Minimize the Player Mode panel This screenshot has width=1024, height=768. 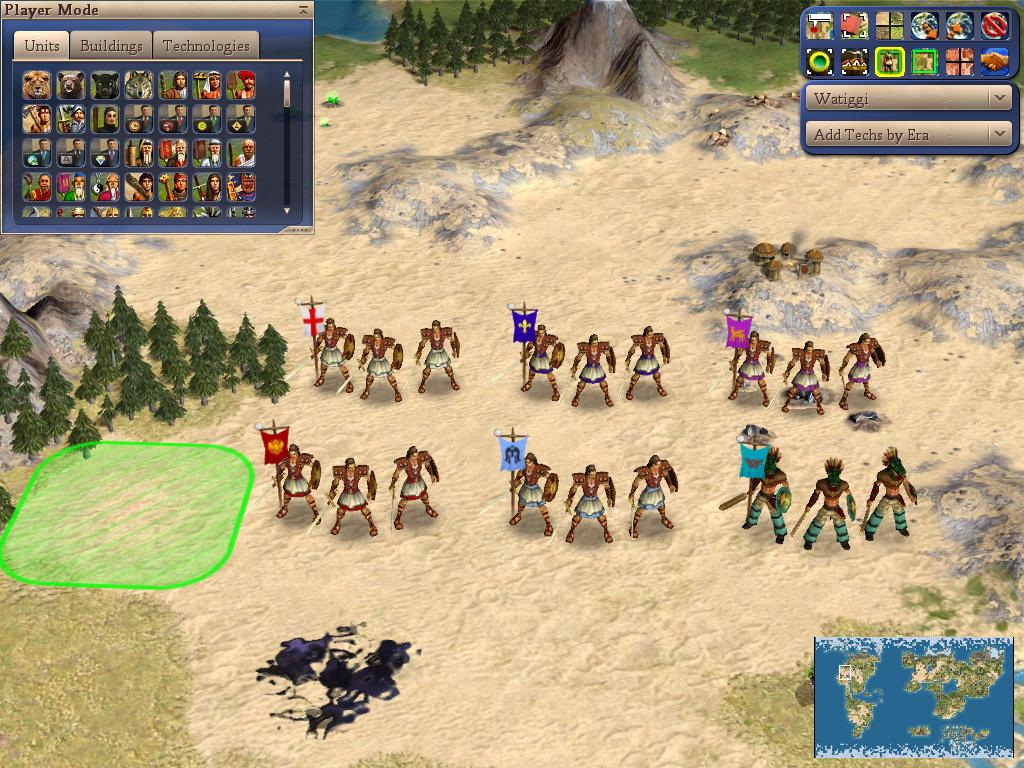[303, 9]
